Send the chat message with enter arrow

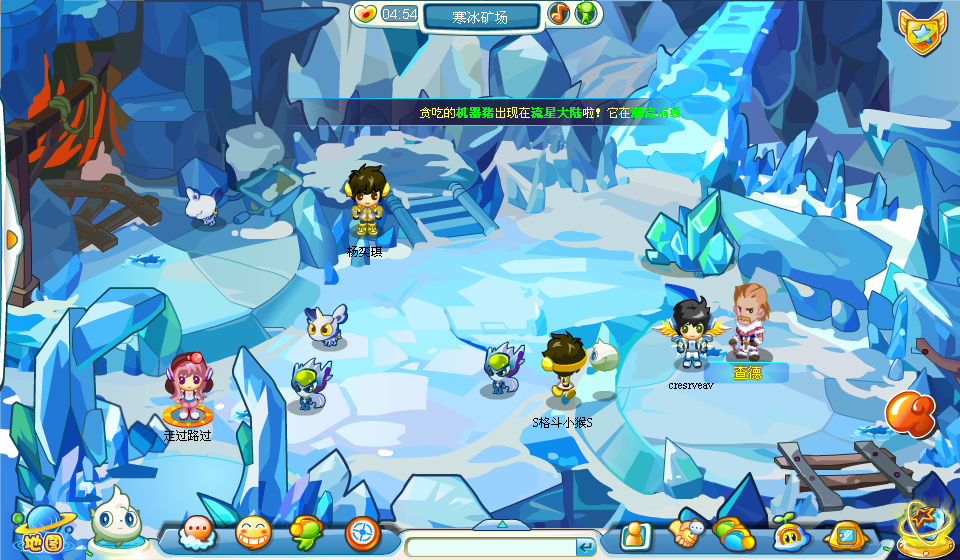(x=586, y=546)
